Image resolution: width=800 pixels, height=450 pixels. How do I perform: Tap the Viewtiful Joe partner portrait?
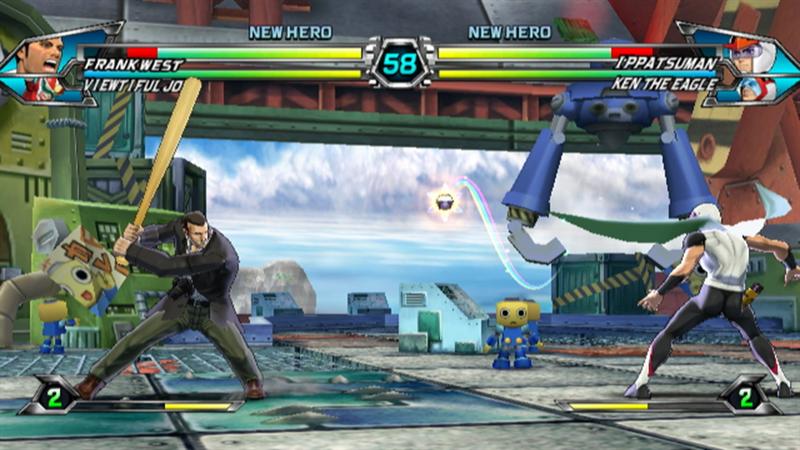47,88
